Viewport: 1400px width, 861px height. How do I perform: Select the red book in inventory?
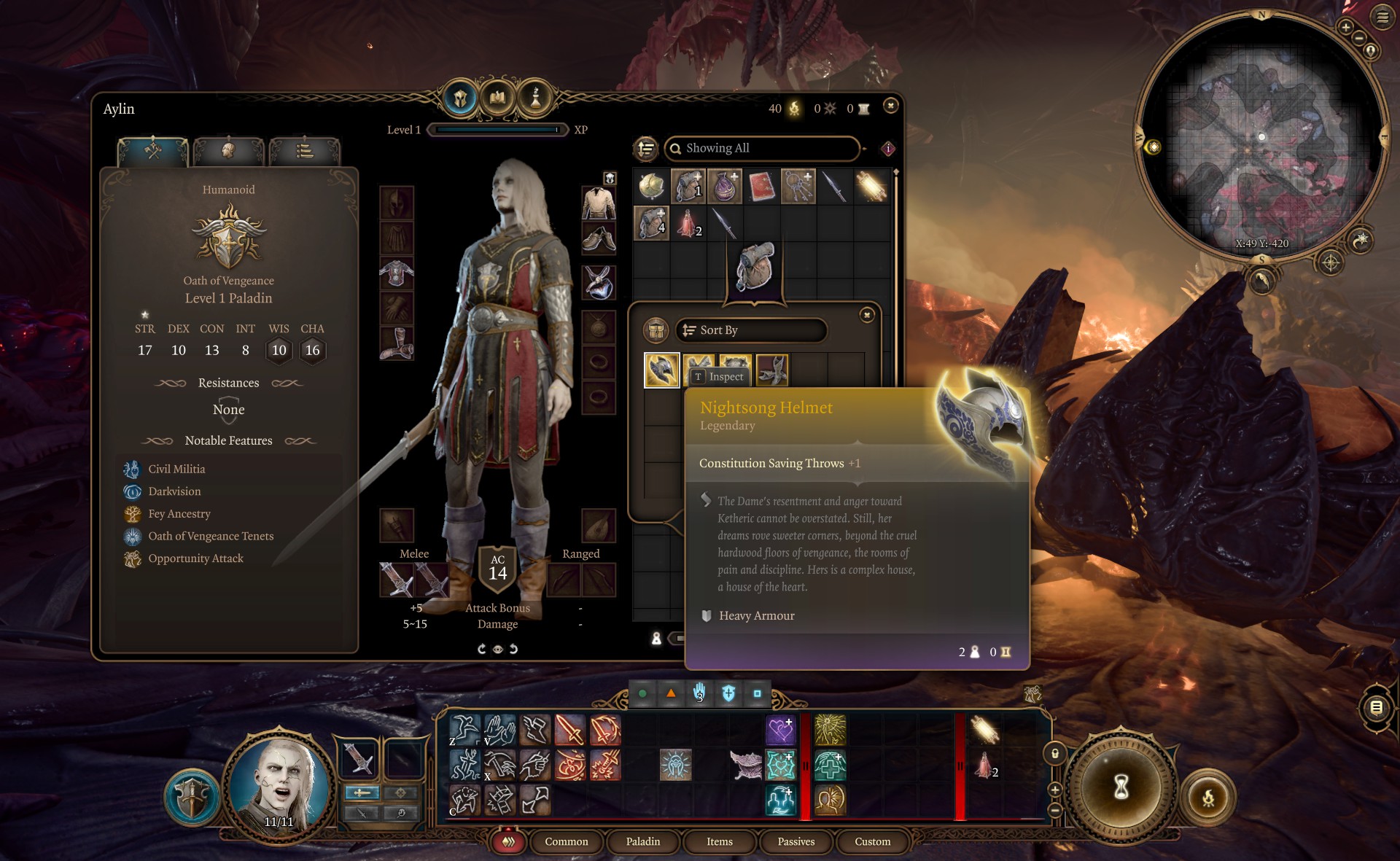[761, 187]
